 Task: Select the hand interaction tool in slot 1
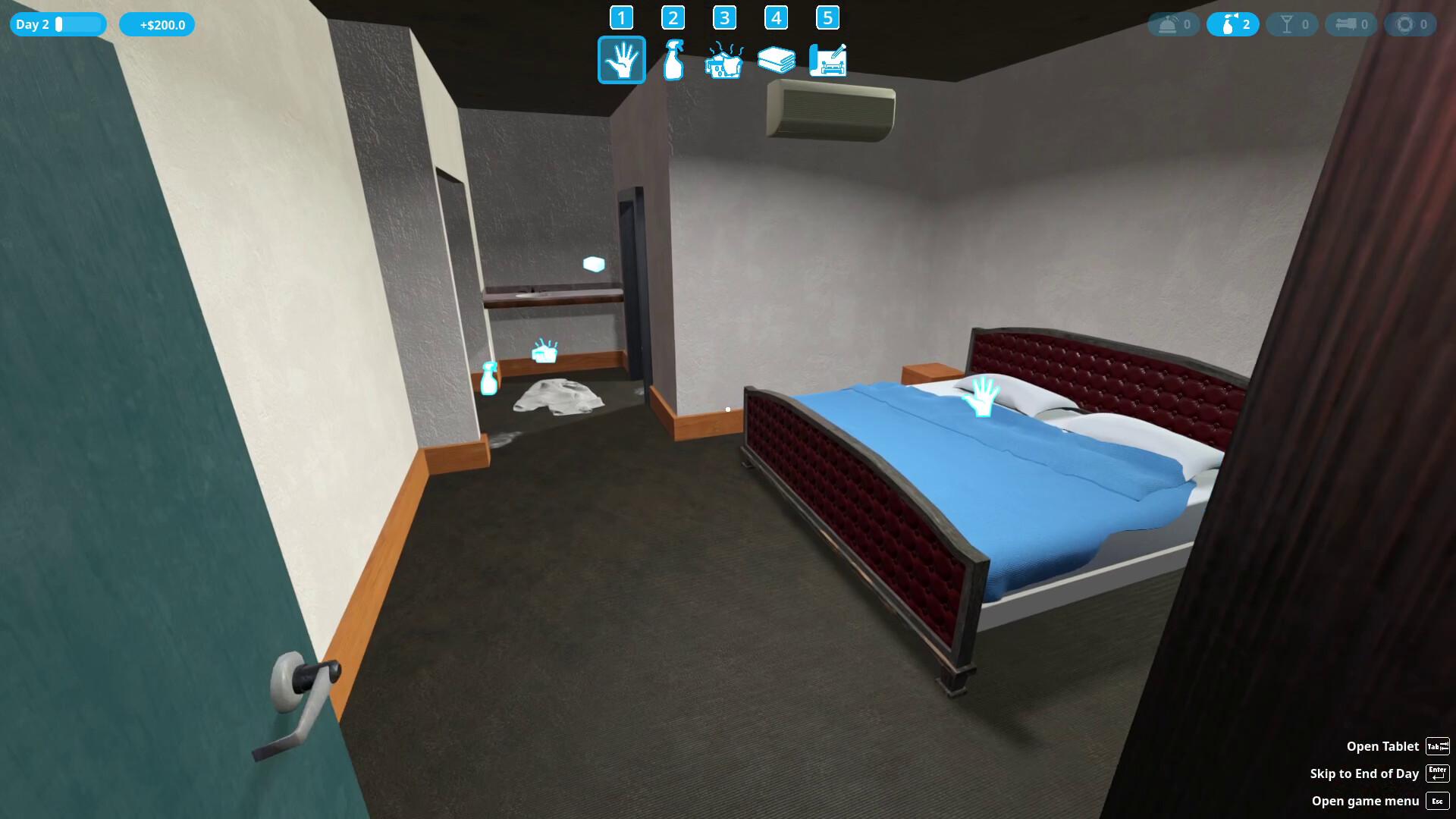[x=622, y=60]
